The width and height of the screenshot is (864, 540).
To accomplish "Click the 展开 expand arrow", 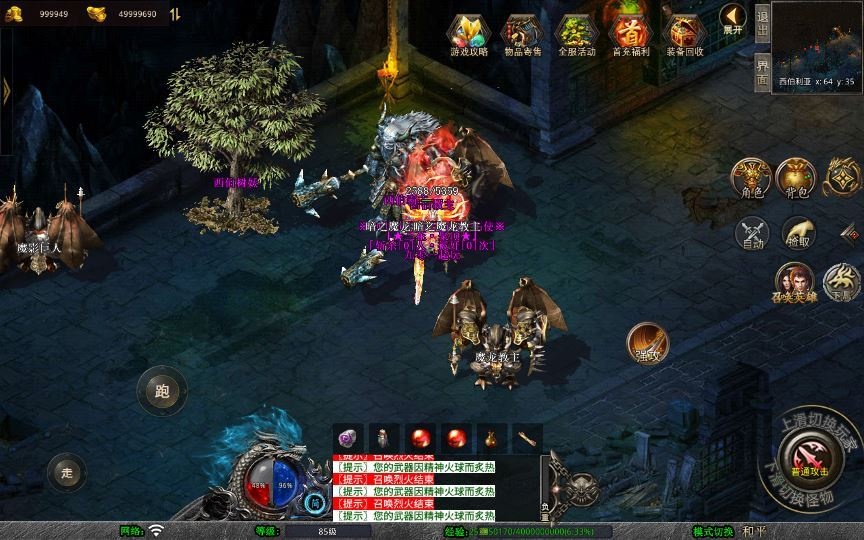I will click(733, 19).
